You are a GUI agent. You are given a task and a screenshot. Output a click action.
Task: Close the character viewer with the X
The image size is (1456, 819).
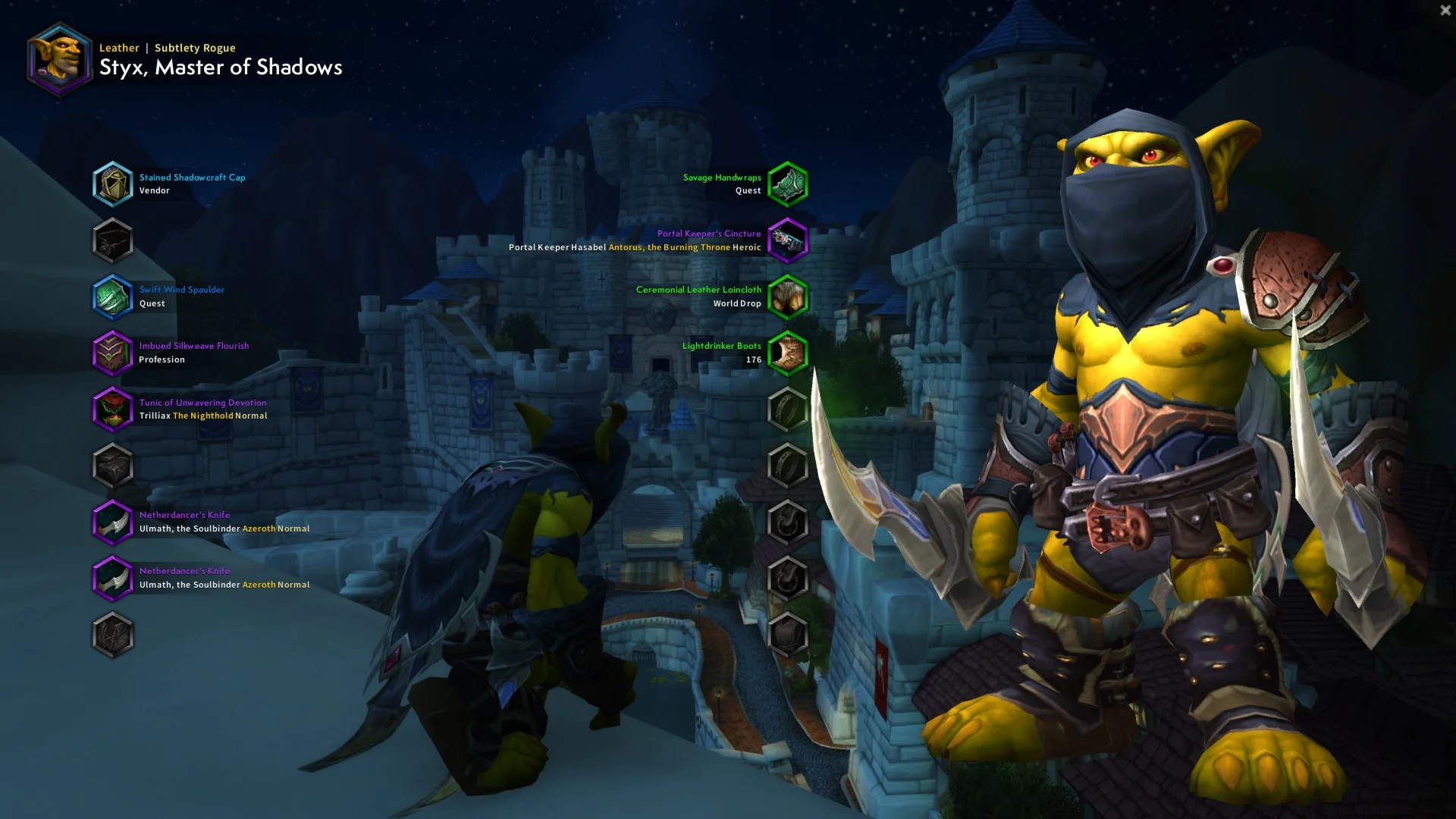(x=1445, y=11)
